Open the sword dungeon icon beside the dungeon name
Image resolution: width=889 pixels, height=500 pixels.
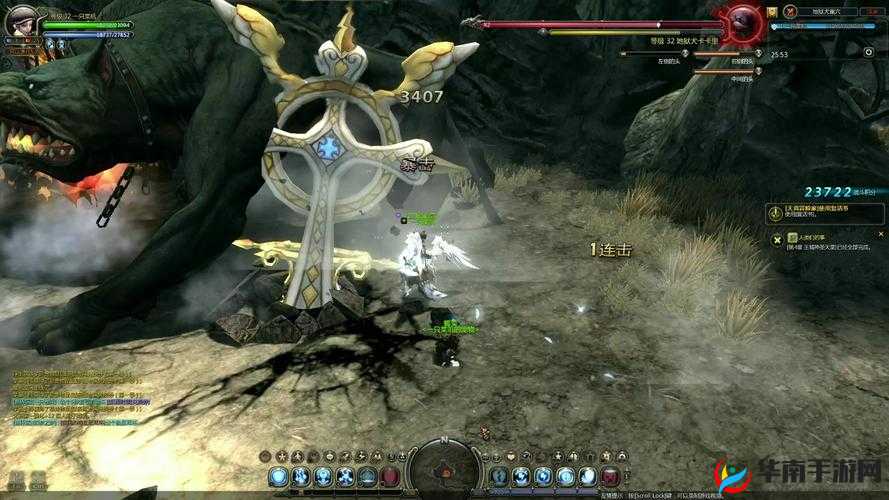[790, 11]
